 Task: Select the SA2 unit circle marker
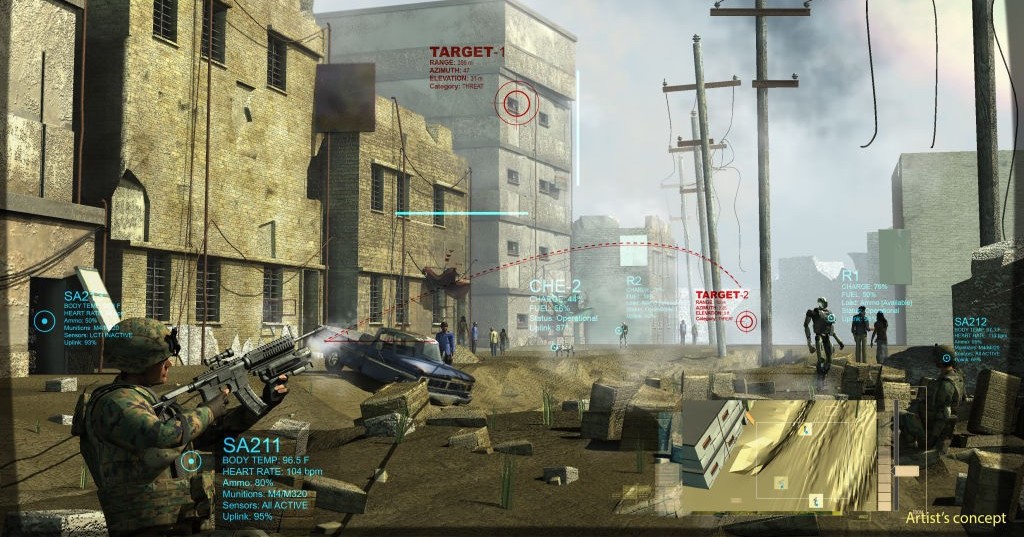point(44,321)
